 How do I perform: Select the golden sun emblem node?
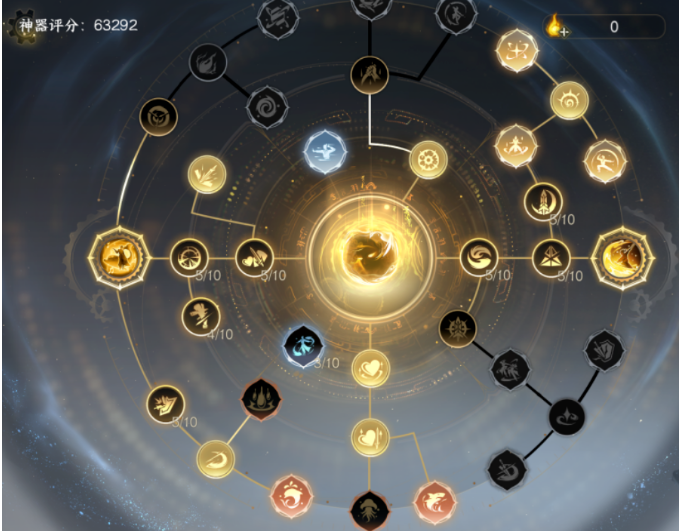(569, 100)
